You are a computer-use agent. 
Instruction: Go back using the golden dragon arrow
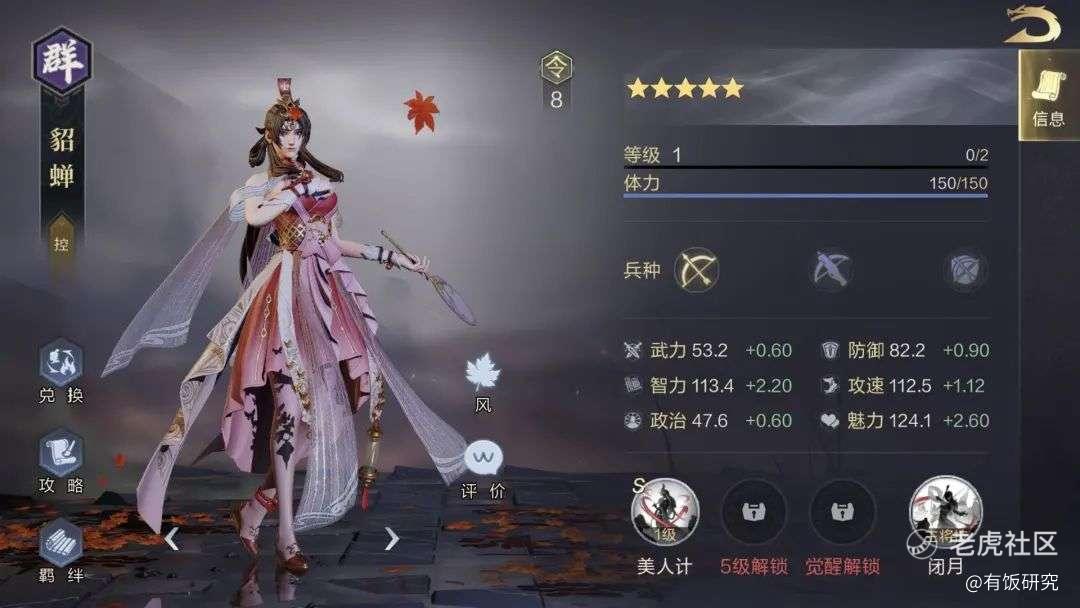(x=1032, y=24)
